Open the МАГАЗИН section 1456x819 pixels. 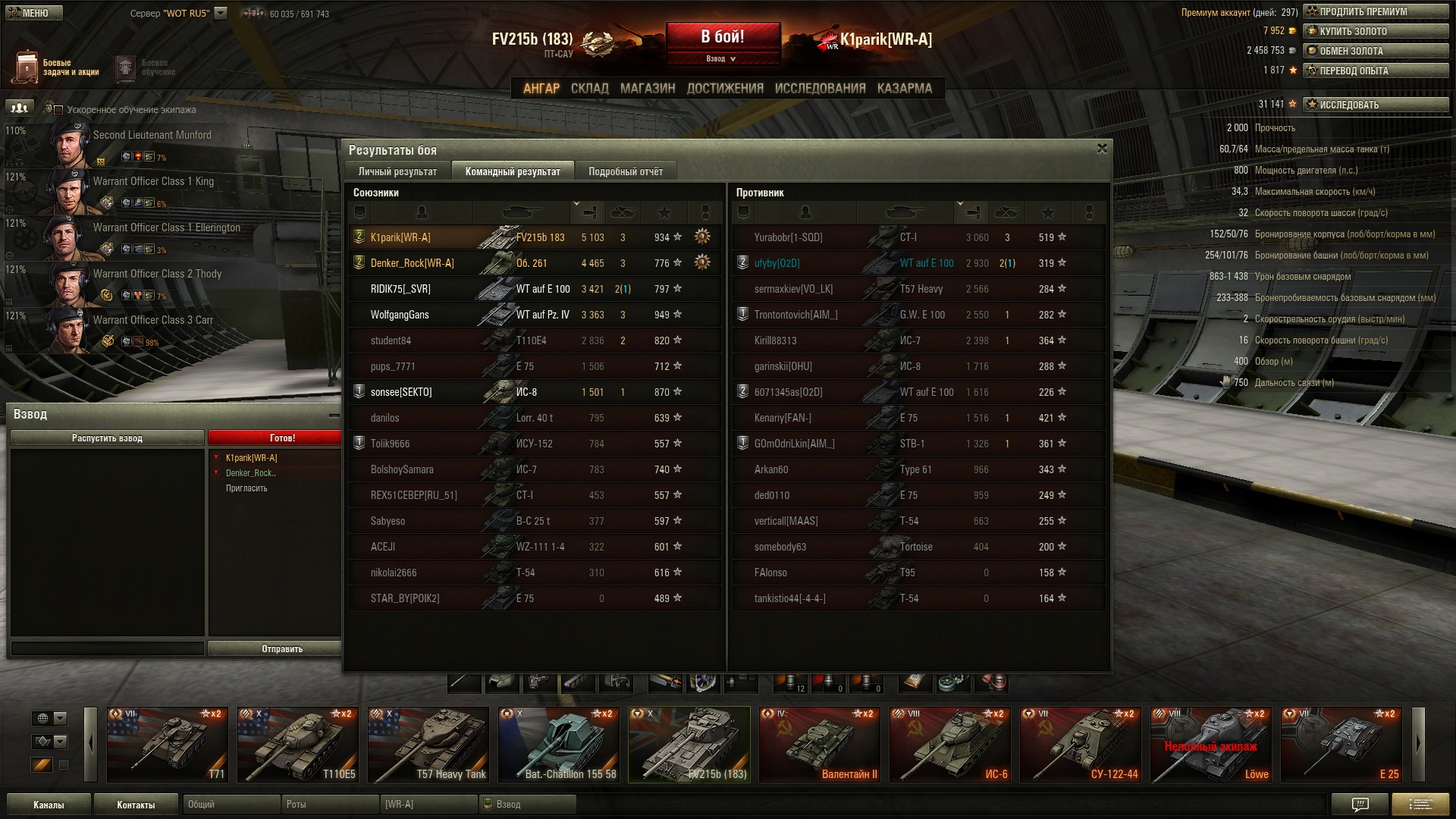click(647, 88)
